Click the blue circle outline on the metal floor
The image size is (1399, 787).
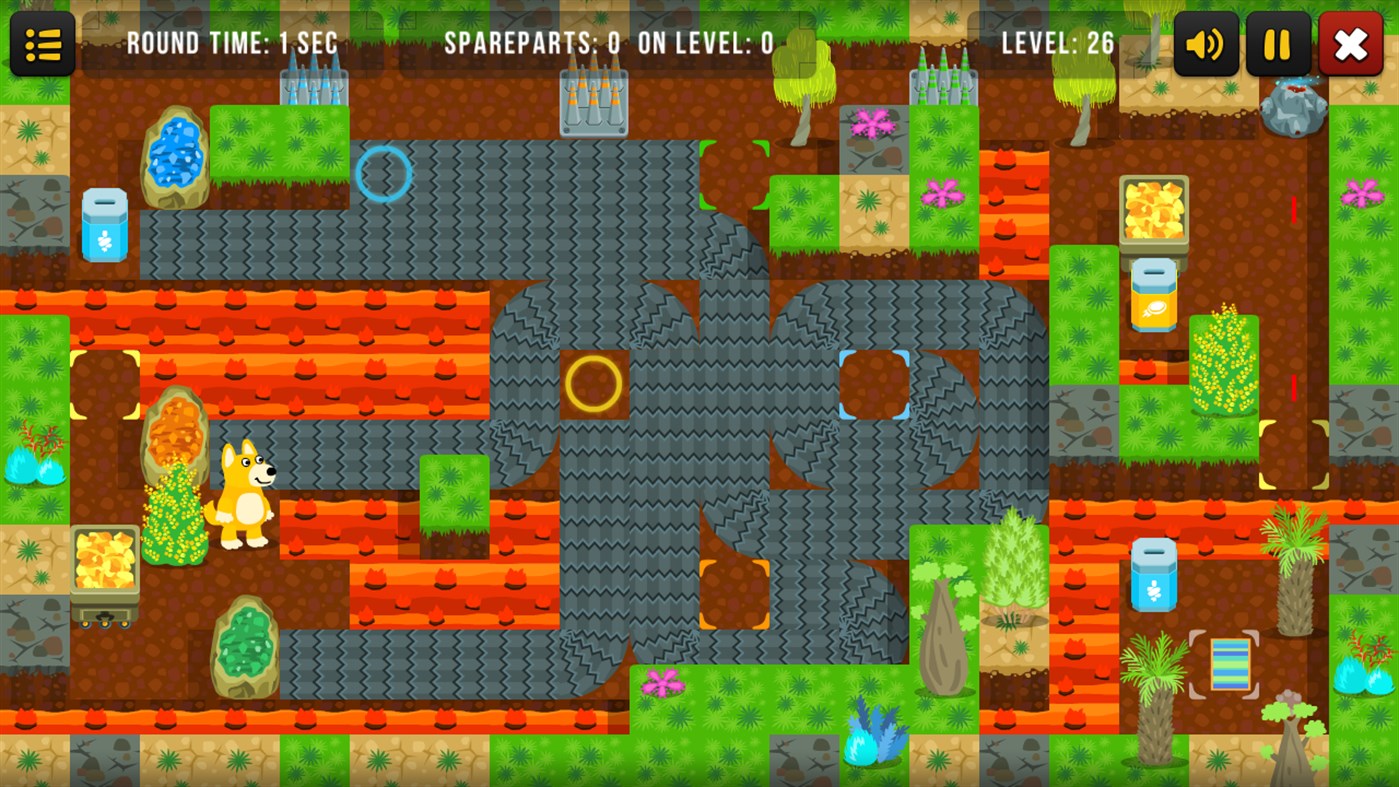point(382,174)
